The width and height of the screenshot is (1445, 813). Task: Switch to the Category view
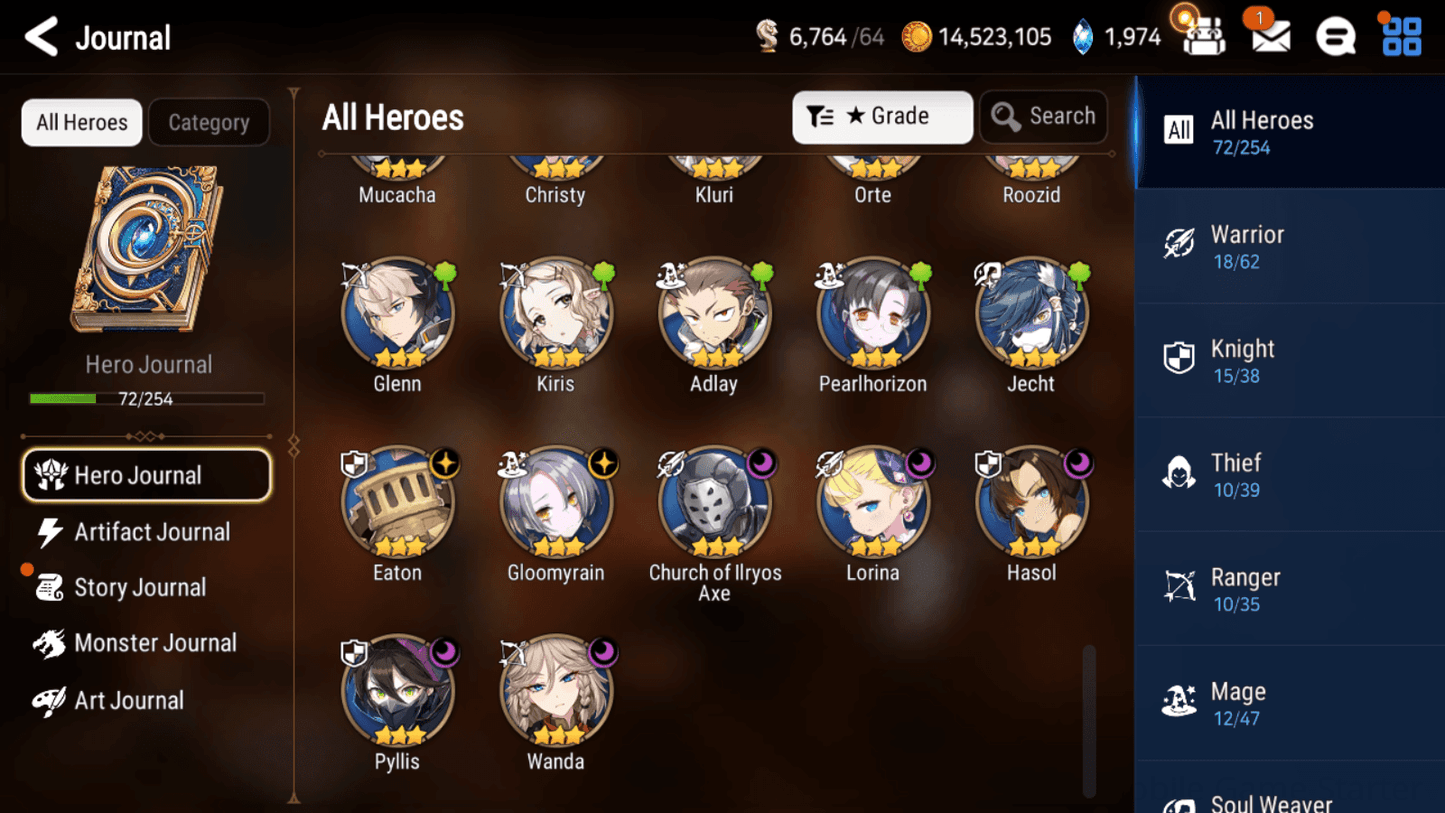coord(208,122)
